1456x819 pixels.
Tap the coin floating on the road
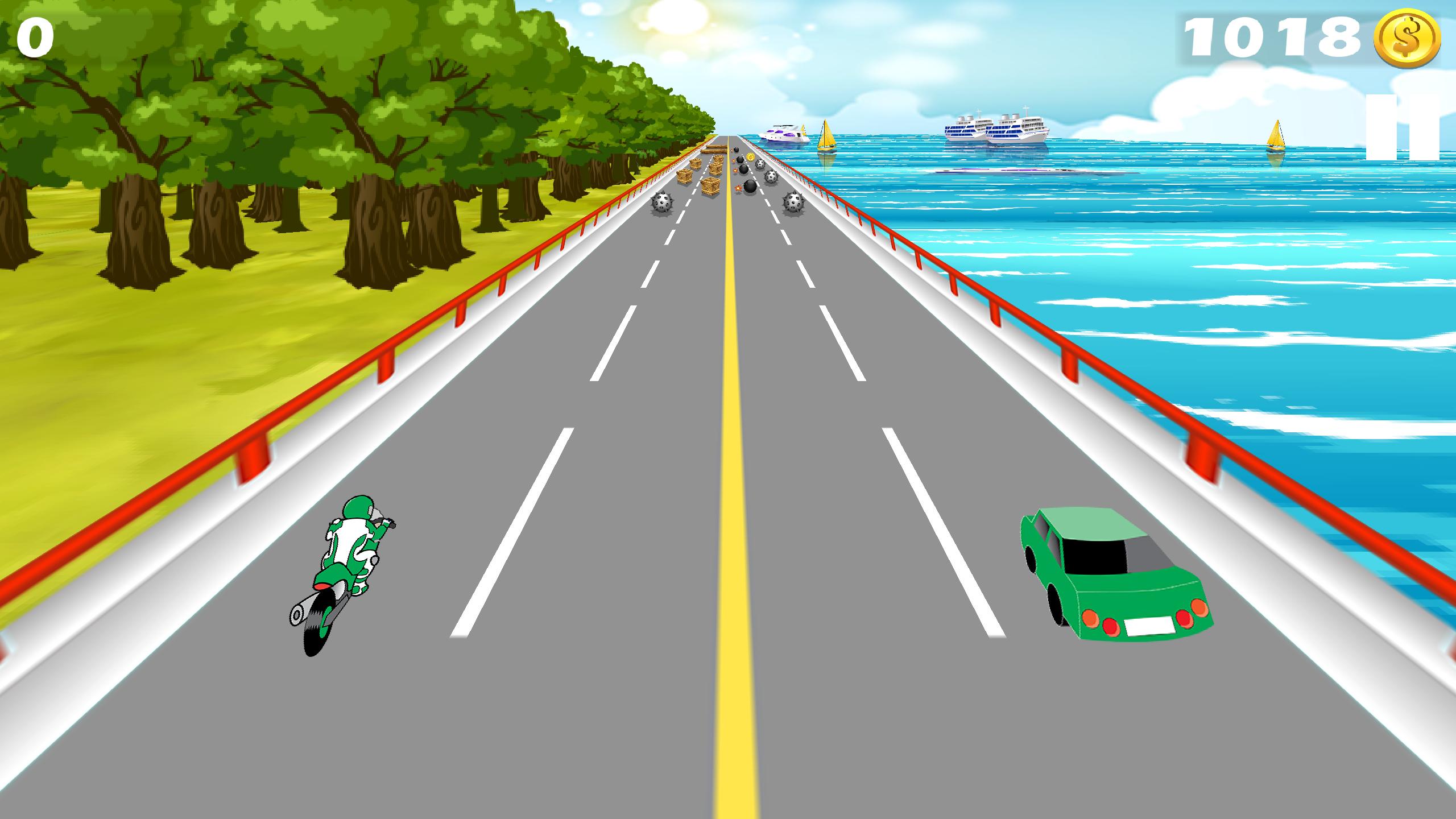751,158
